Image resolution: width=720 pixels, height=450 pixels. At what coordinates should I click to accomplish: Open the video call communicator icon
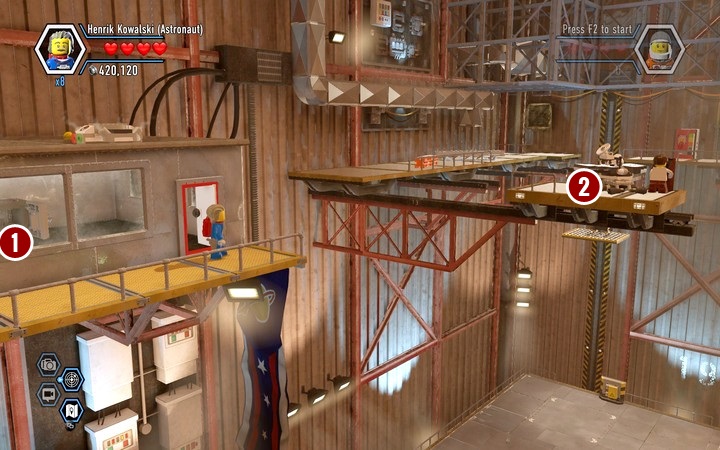pos(48,394)
